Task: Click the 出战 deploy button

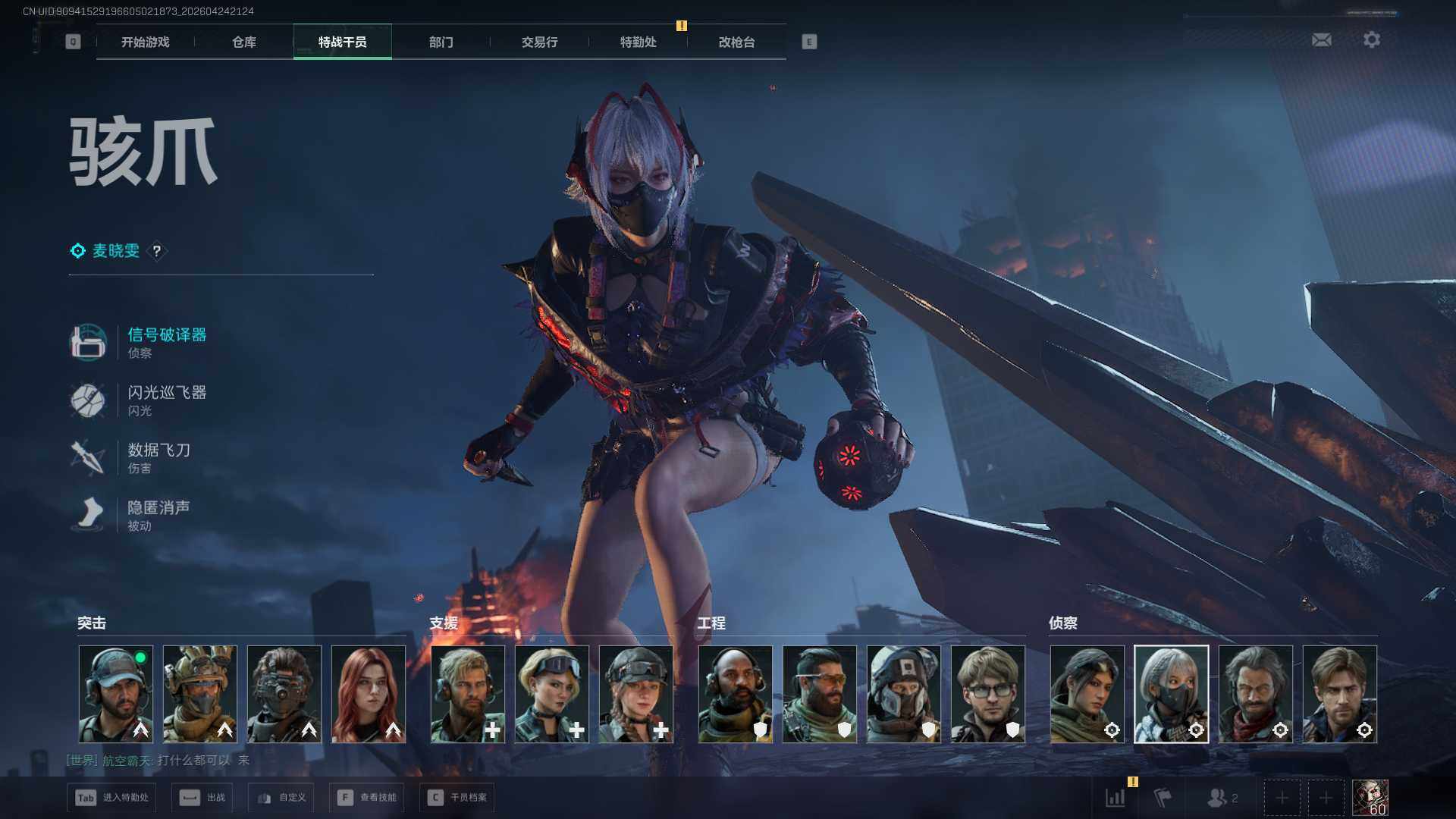Action: coord(202,798)
